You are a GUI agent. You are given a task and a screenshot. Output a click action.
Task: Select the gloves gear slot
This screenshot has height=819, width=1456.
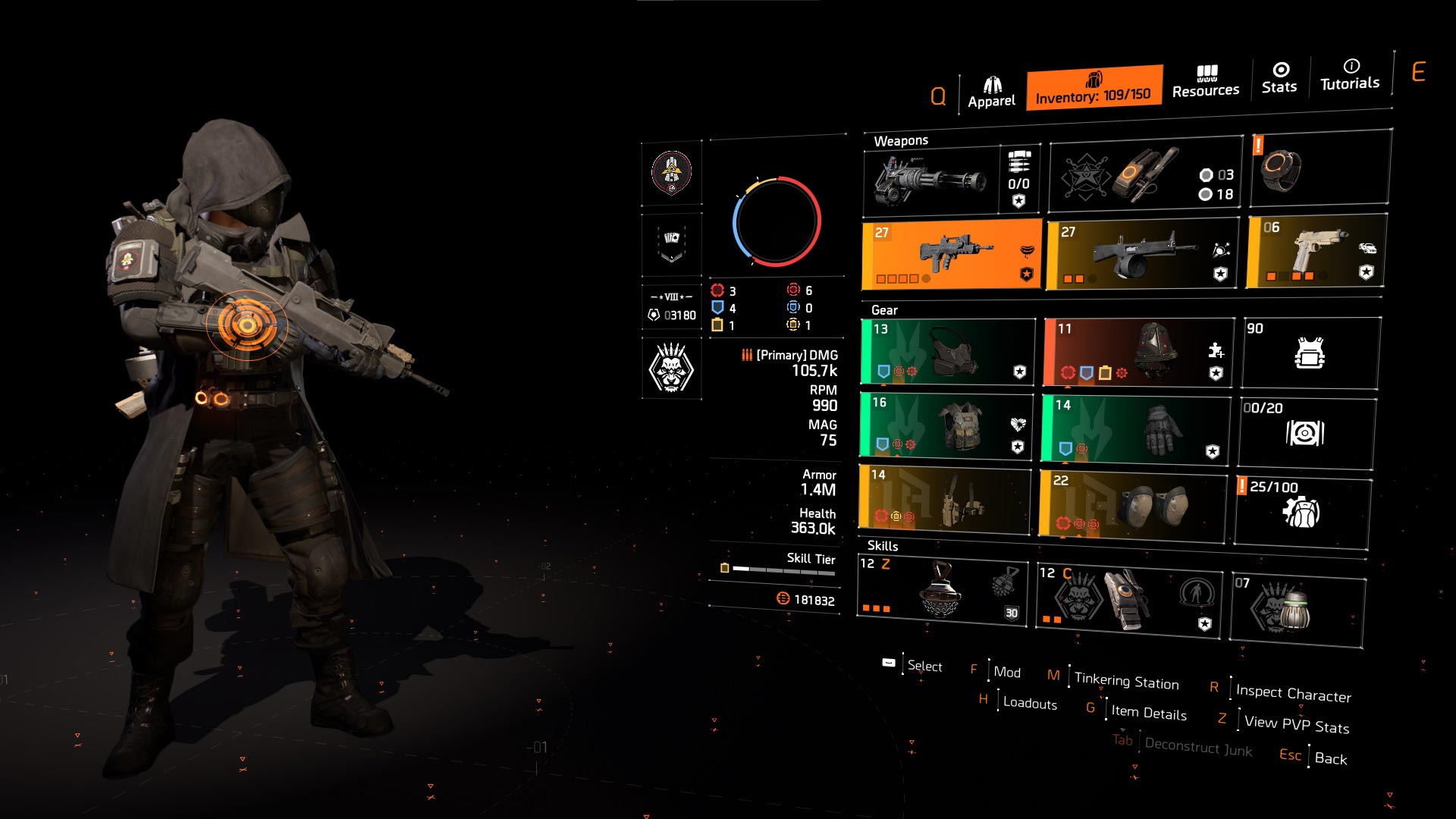1135,428
